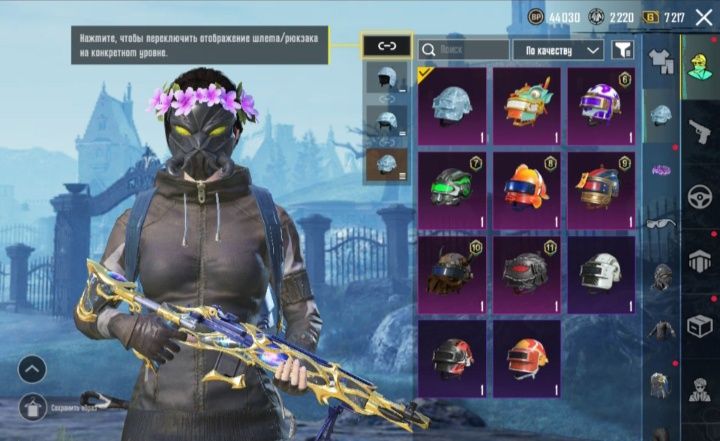Switch to the clothing outfit tab

tap(660, 57)
